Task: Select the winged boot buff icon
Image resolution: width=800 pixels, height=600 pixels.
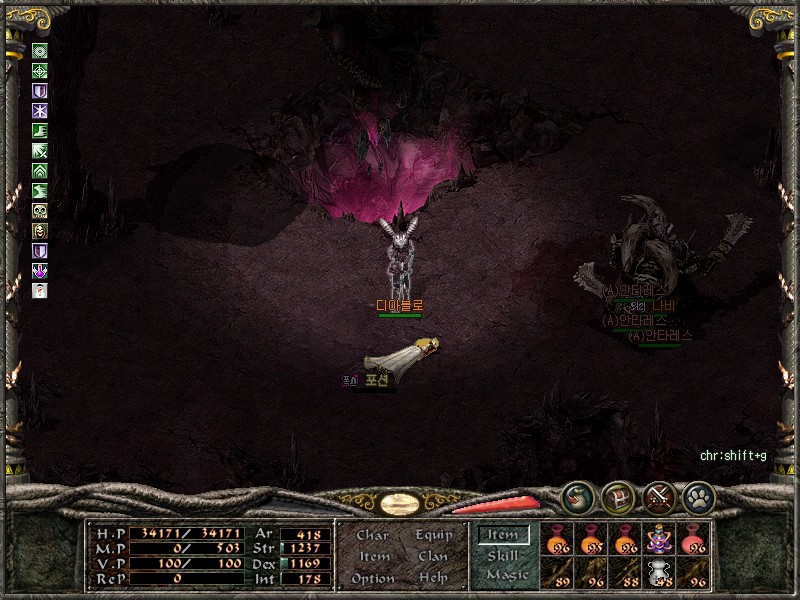Action: (x=40, y=131)
